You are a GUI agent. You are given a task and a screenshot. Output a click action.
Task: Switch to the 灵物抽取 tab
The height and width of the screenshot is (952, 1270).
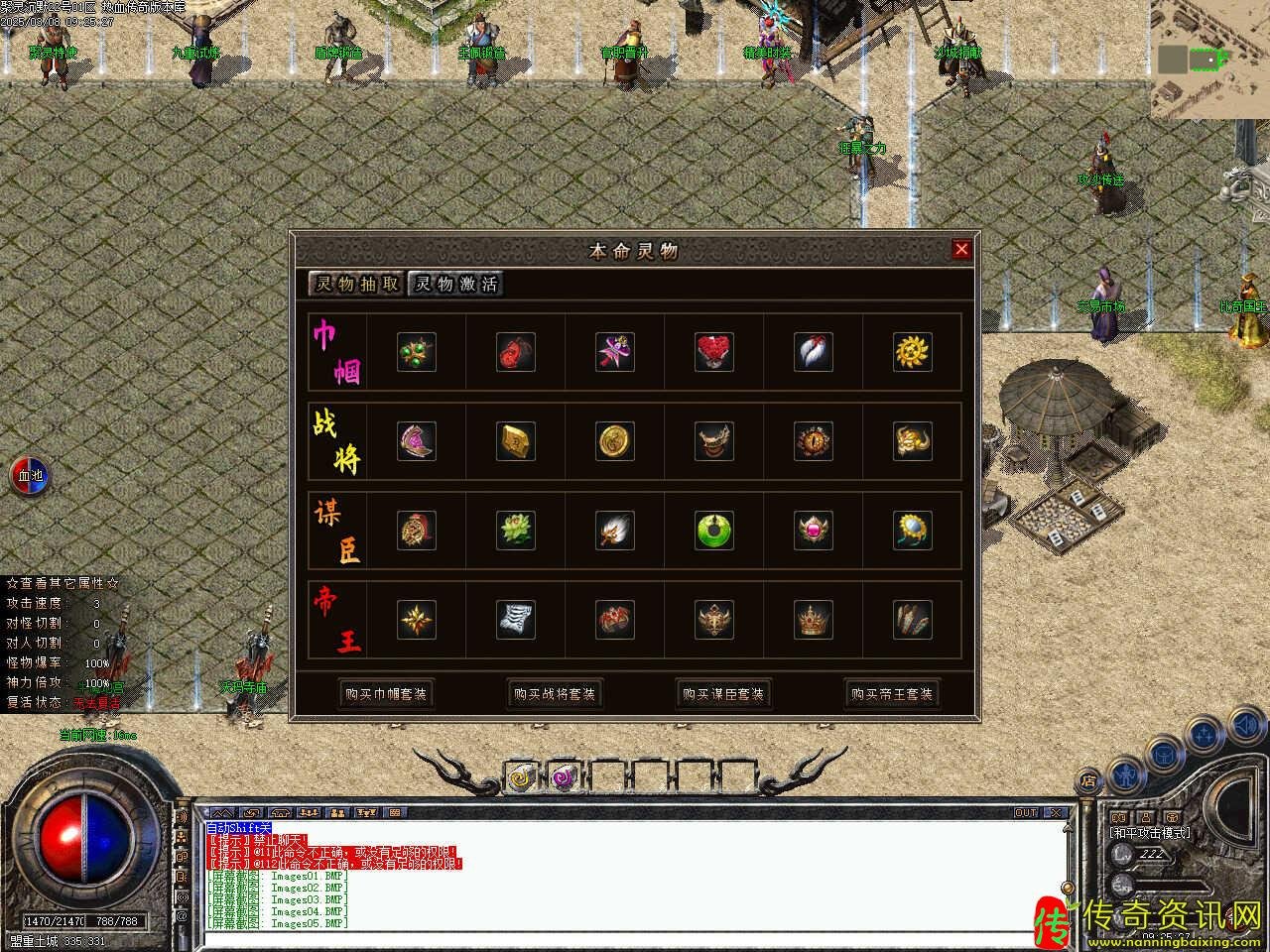[357, 284]
